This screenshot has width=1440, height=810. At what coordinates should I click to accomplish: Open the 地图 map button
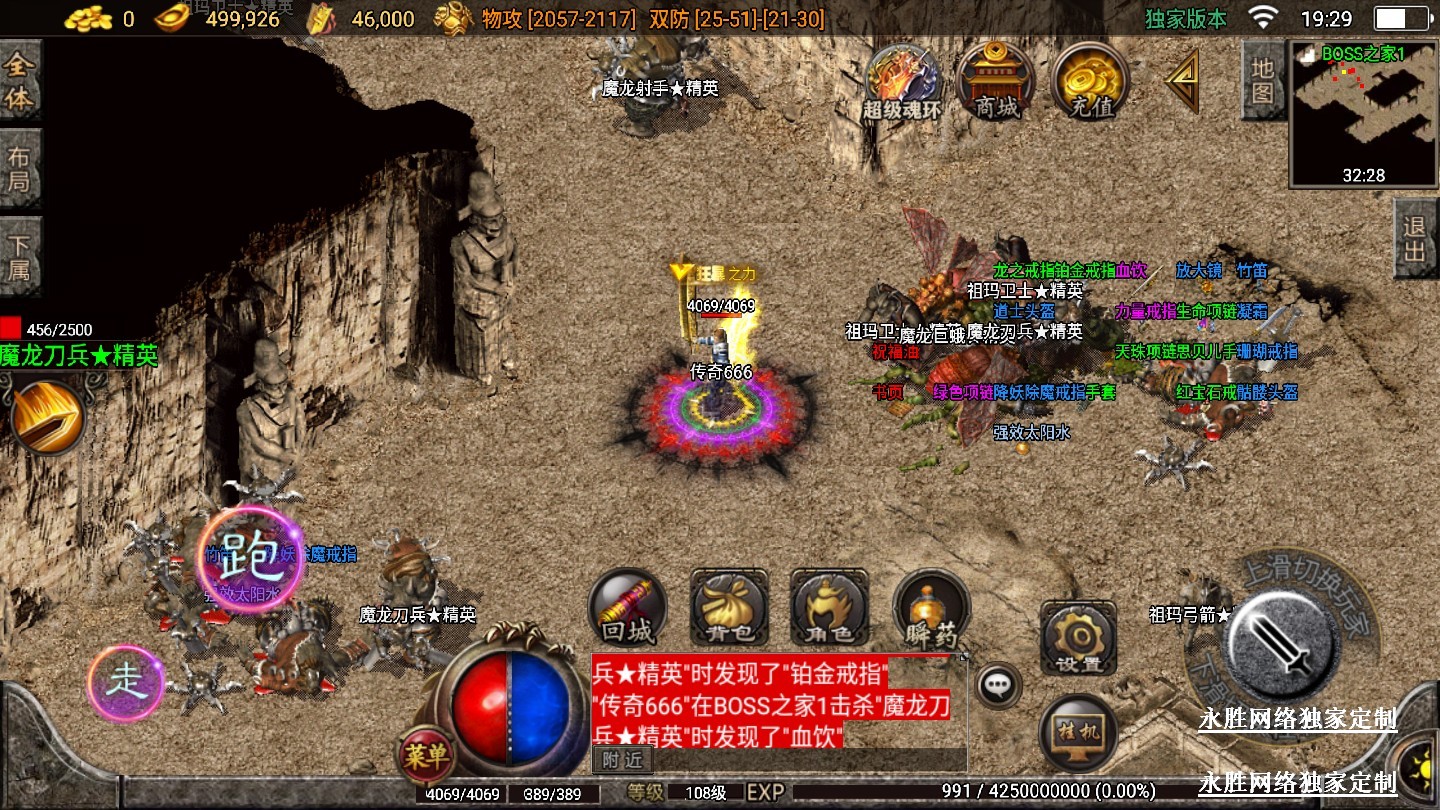[1262, 80]
